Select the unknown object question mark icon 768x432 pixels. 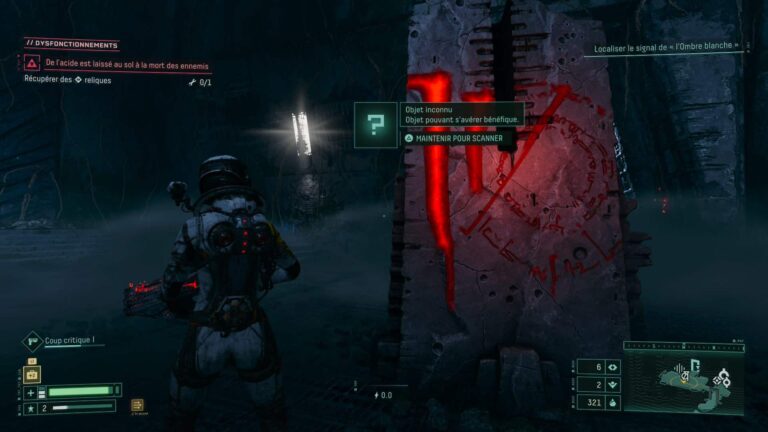coord(375,125)
